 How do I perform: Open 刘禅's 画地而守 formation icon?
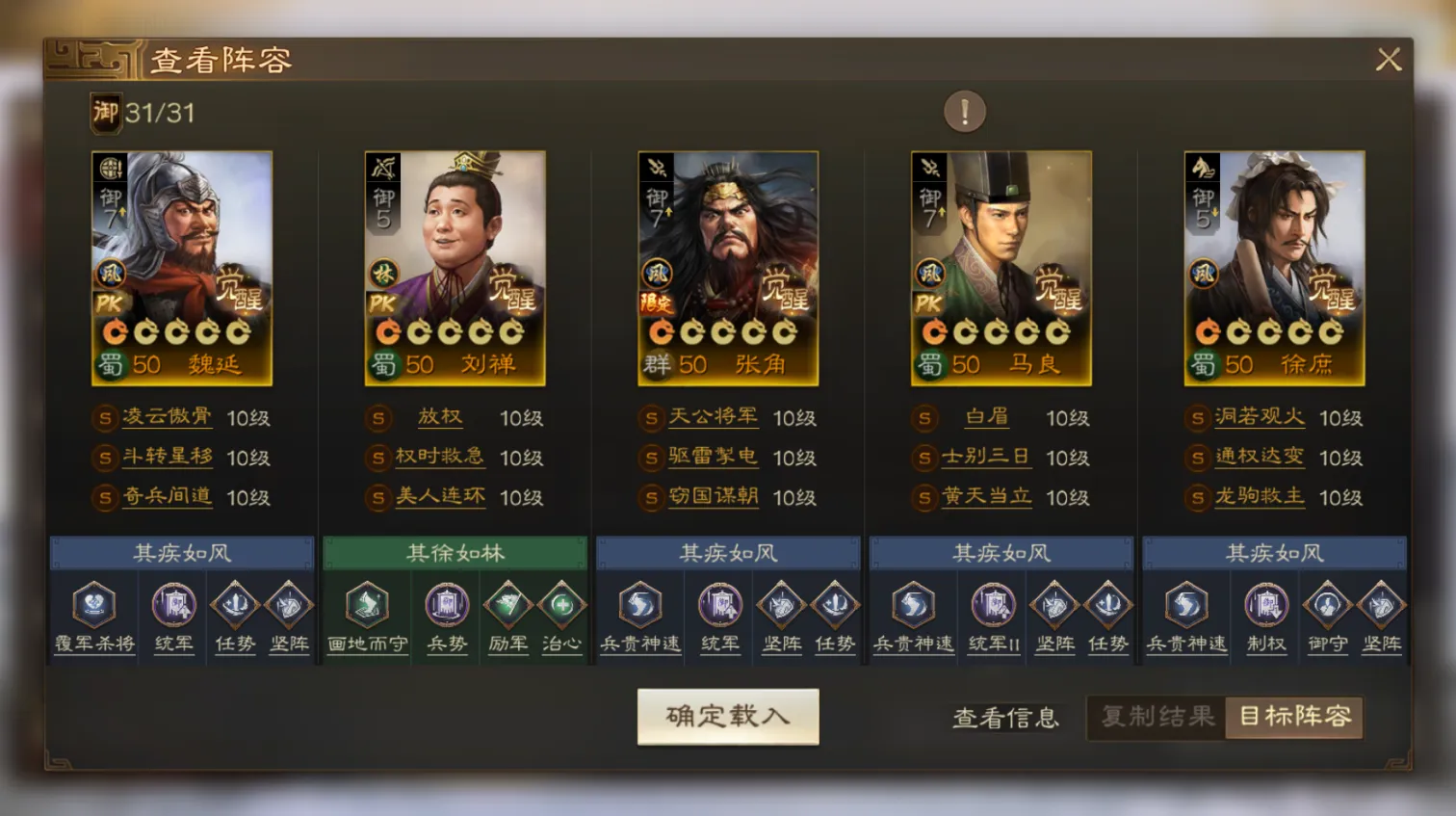click(366, 615)
